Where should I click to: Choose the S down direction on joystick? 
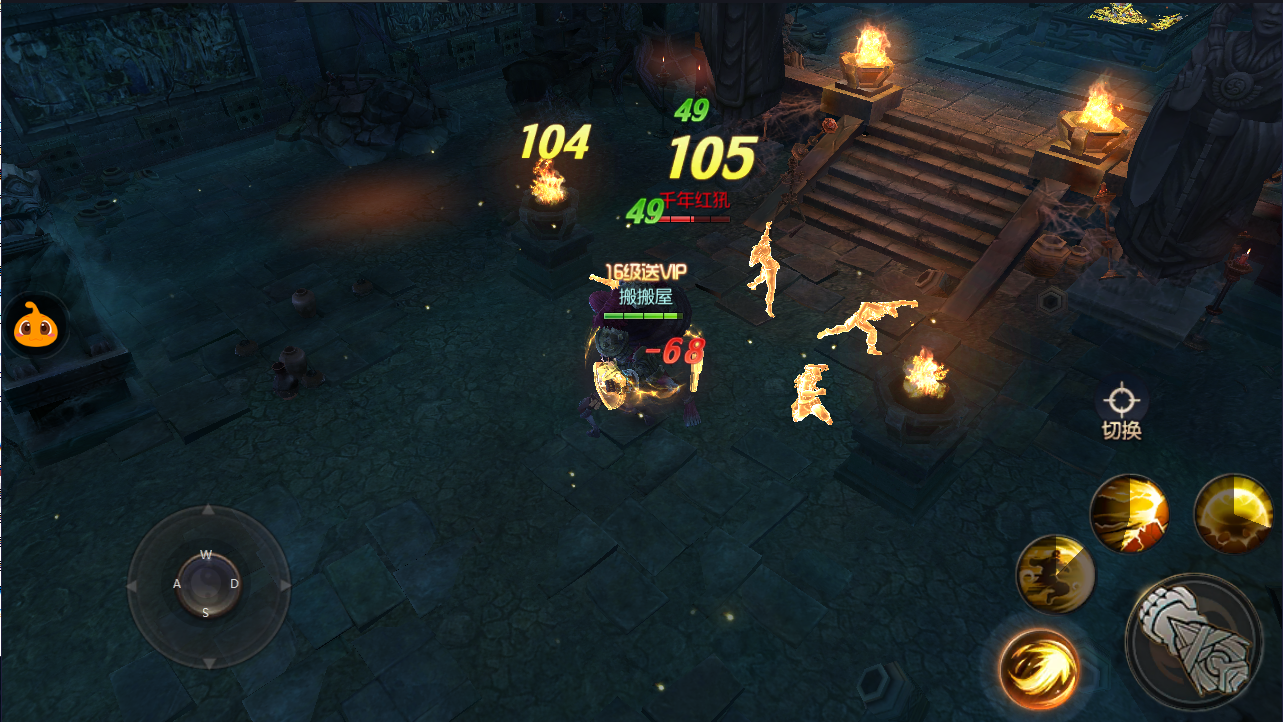(206, 613)
